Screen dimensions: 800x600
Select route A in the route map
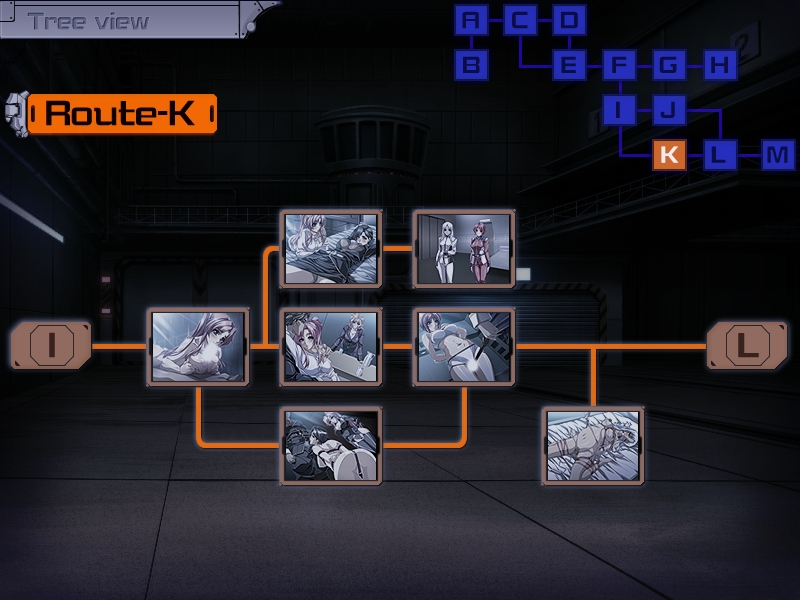tap(471, 20)
